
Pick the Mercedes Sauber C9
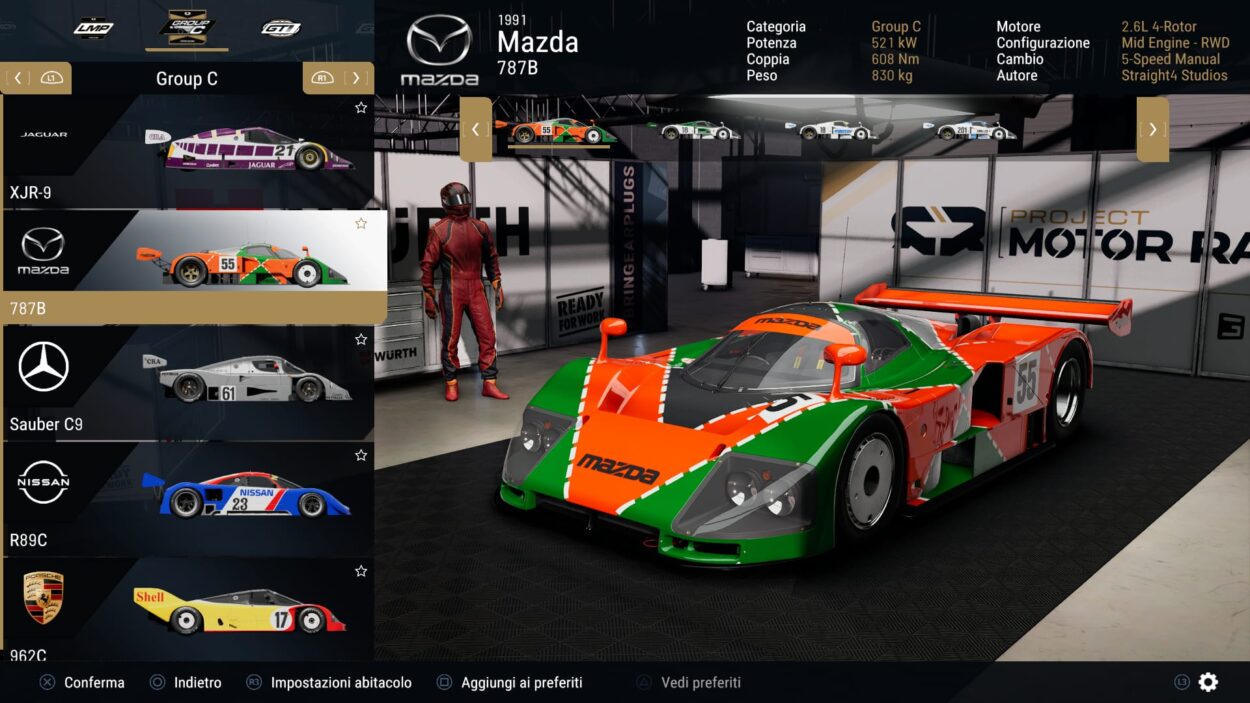click(x=187, y=382)
